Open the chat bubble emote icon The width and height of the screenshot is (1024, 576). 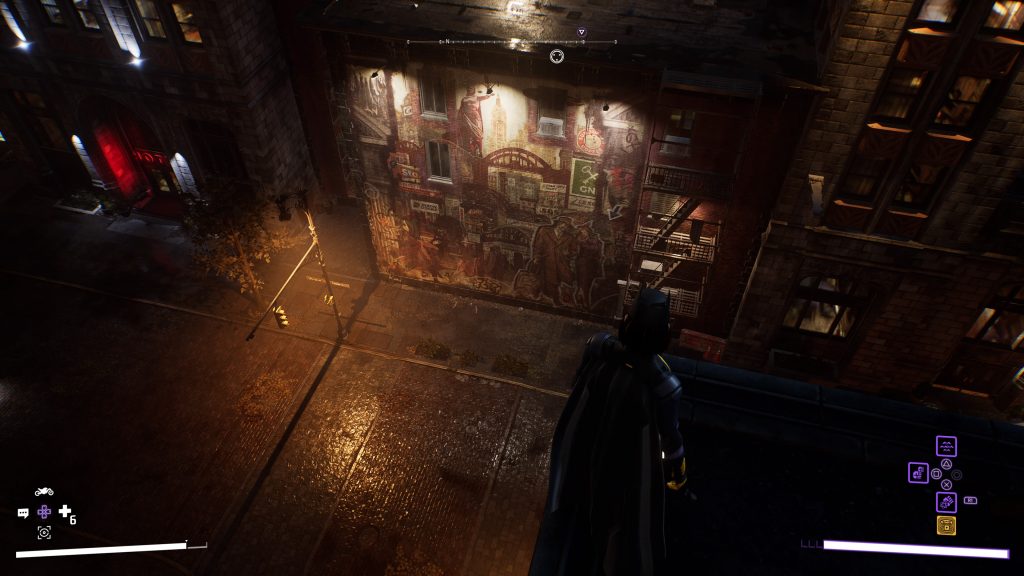pyautogui.click(x=23, y=513)
